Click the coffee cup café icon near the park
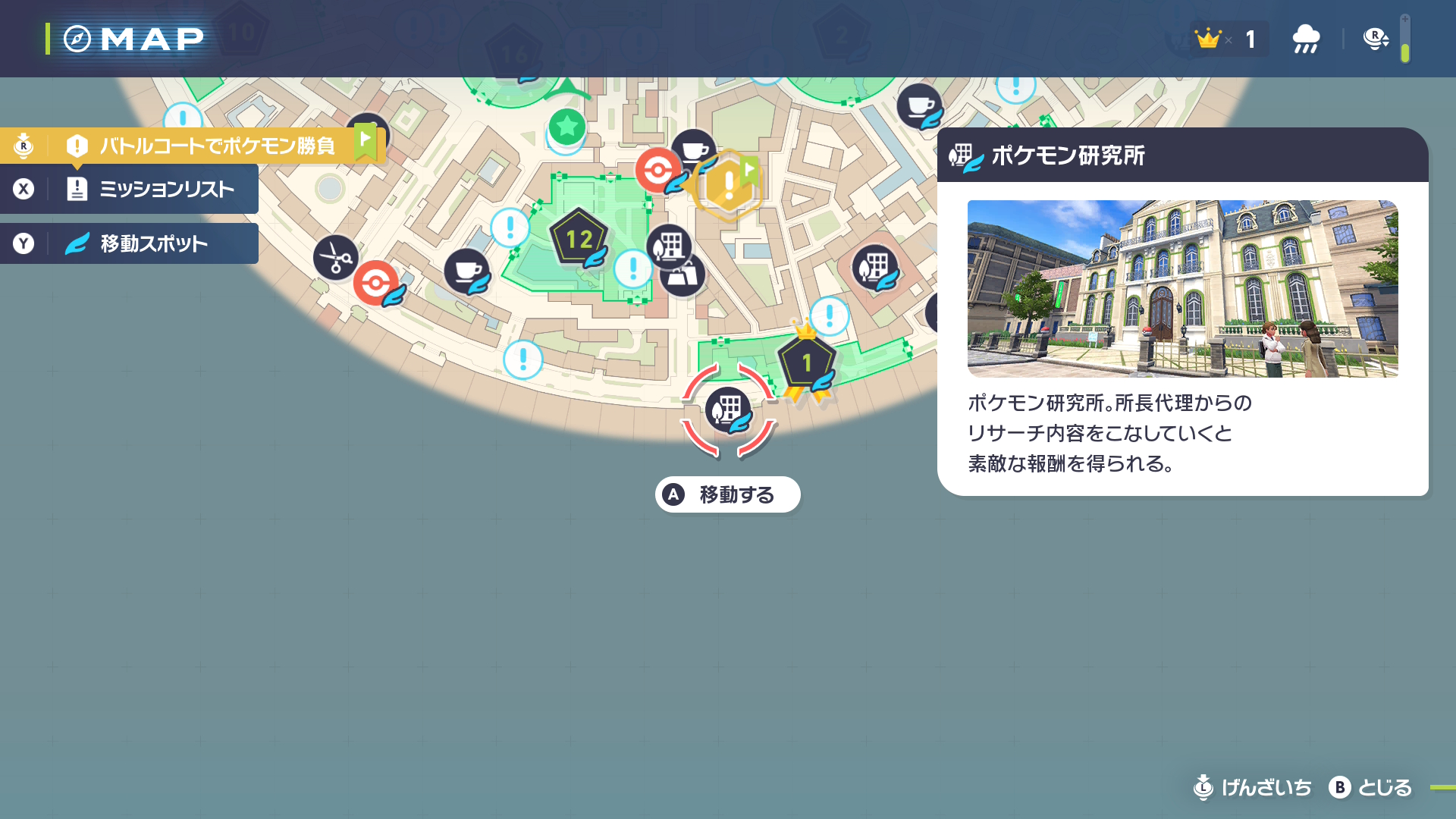This screenshot has height=819, width=1456. click(468, 273)
